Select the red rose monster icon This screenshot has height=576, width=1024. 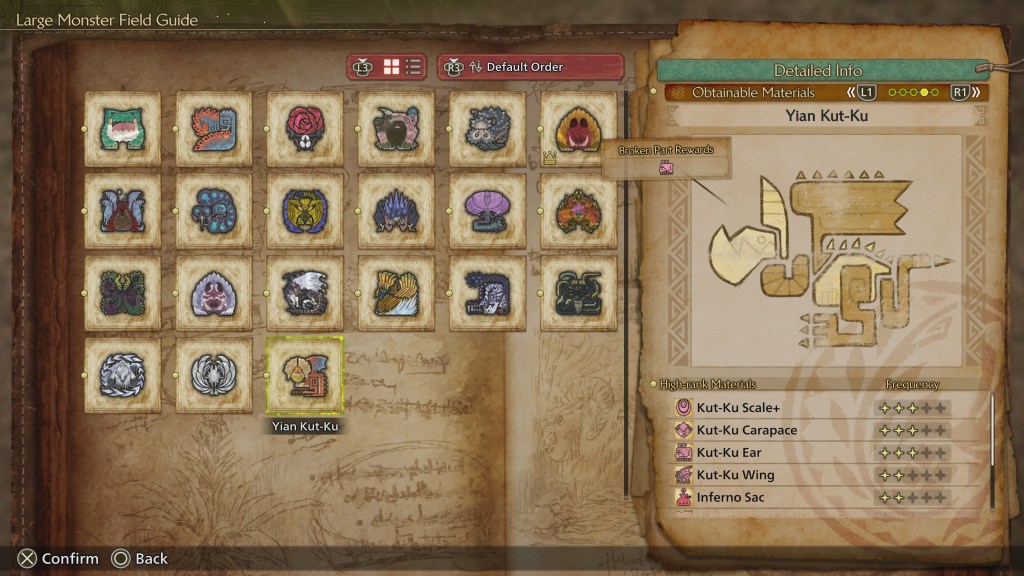(305, 129)
